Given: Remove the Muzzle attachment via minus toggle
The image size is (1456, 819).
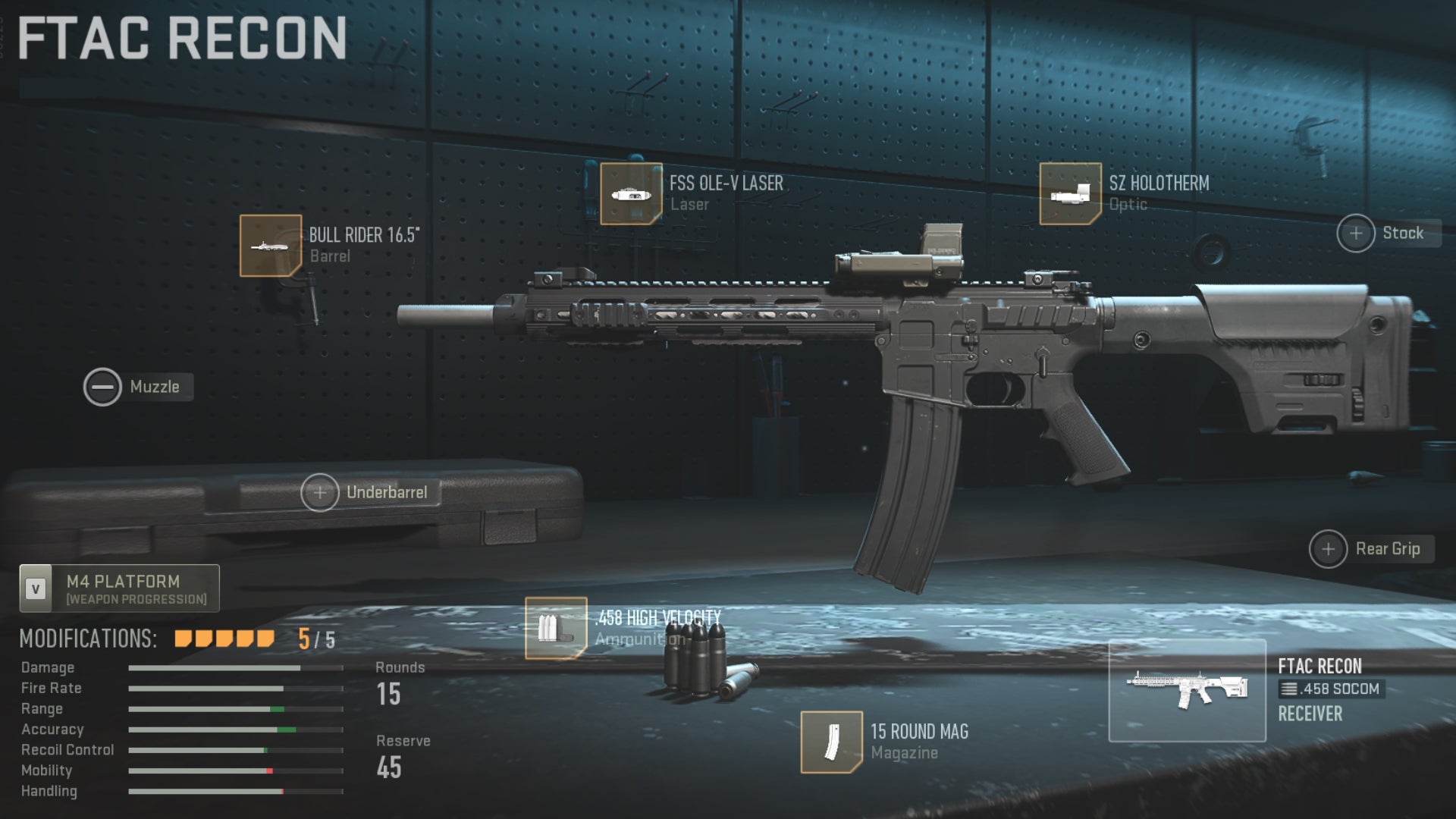Looking at the screenshot, I should (x=102, y=387).
